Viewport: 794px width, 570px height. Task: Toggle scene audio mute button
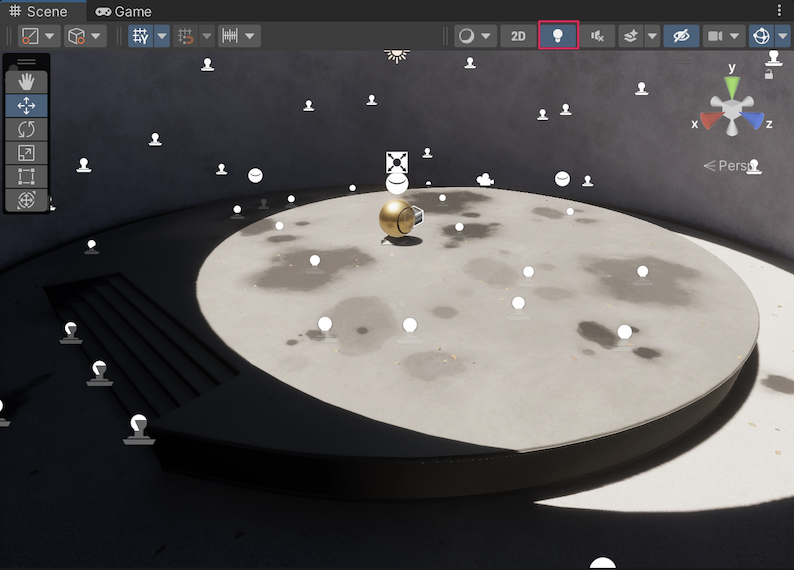597,36
